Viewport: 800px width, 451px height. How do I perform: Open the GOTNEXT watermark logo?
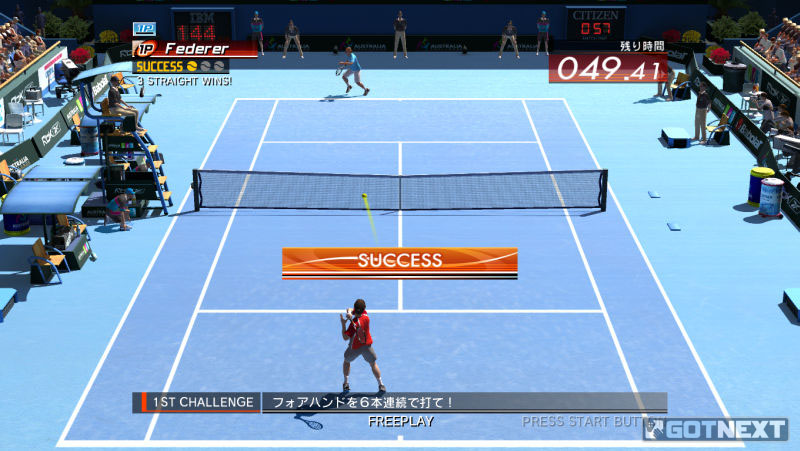pos(719,430)
